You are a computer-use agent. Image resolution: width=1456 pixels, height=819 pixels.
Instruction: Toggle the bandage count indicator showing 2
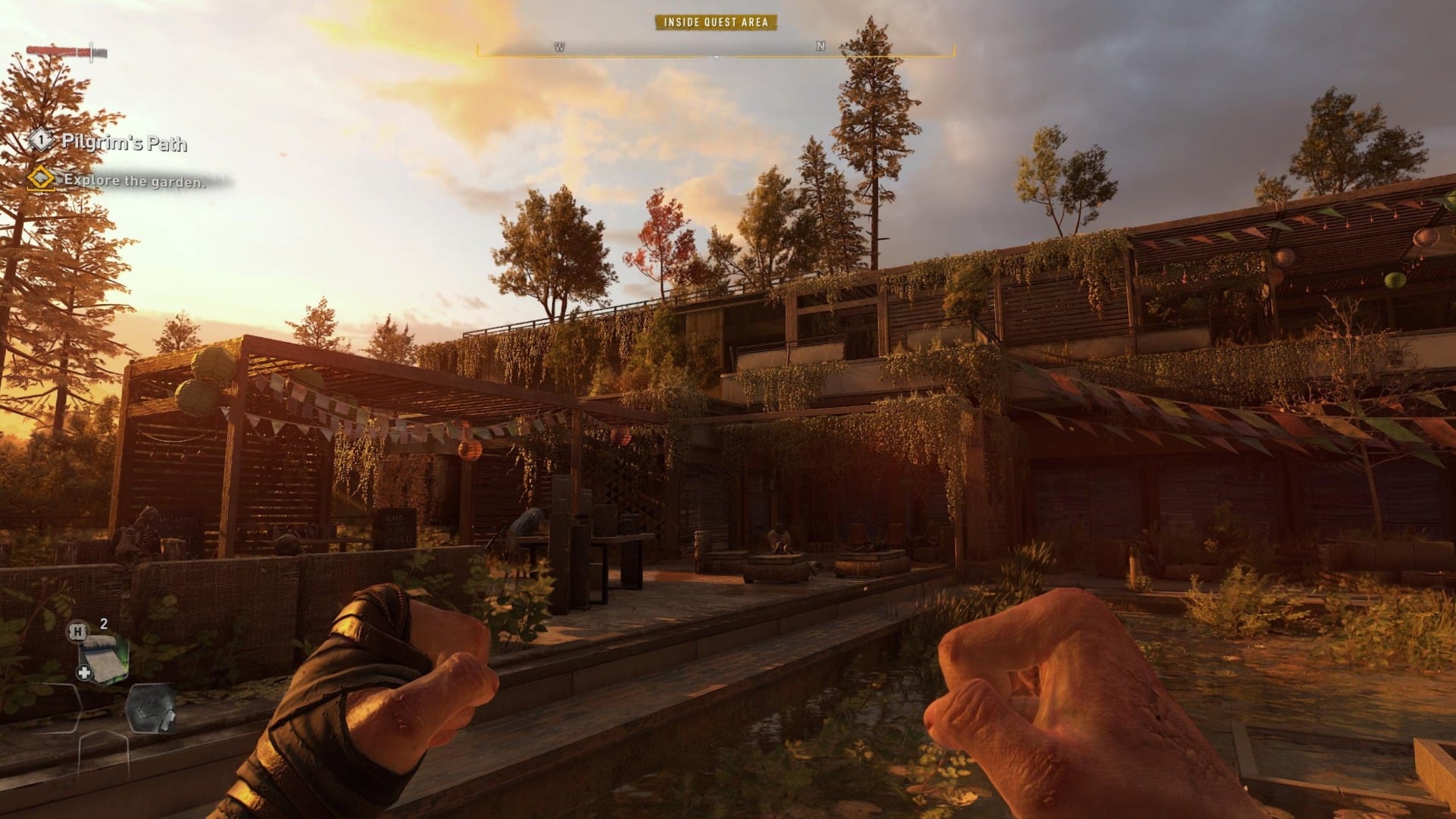pos(103,623)
